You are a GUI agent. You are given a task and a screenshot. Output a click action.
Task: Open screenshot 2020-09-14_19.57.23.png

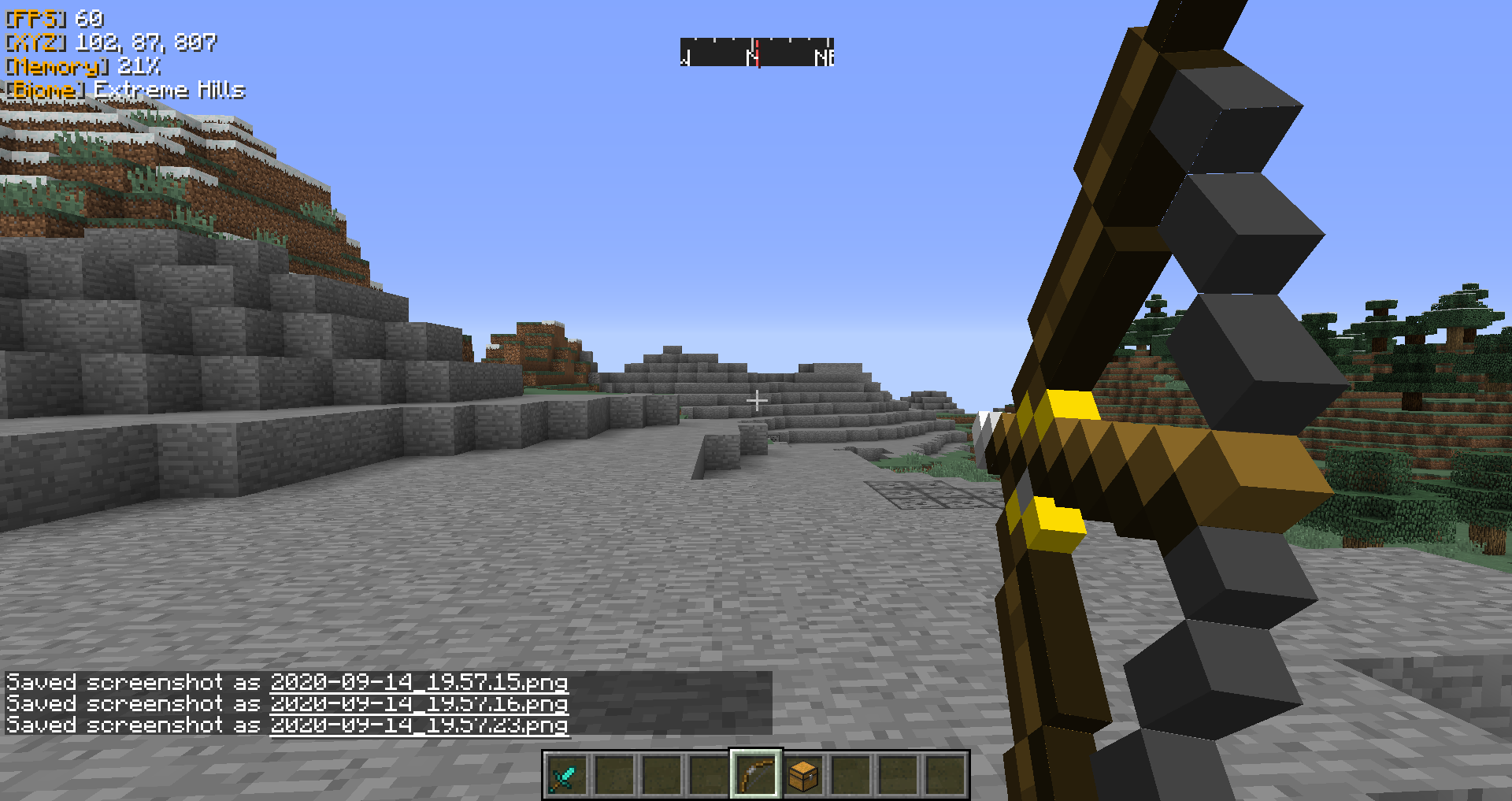coord(418,725)
